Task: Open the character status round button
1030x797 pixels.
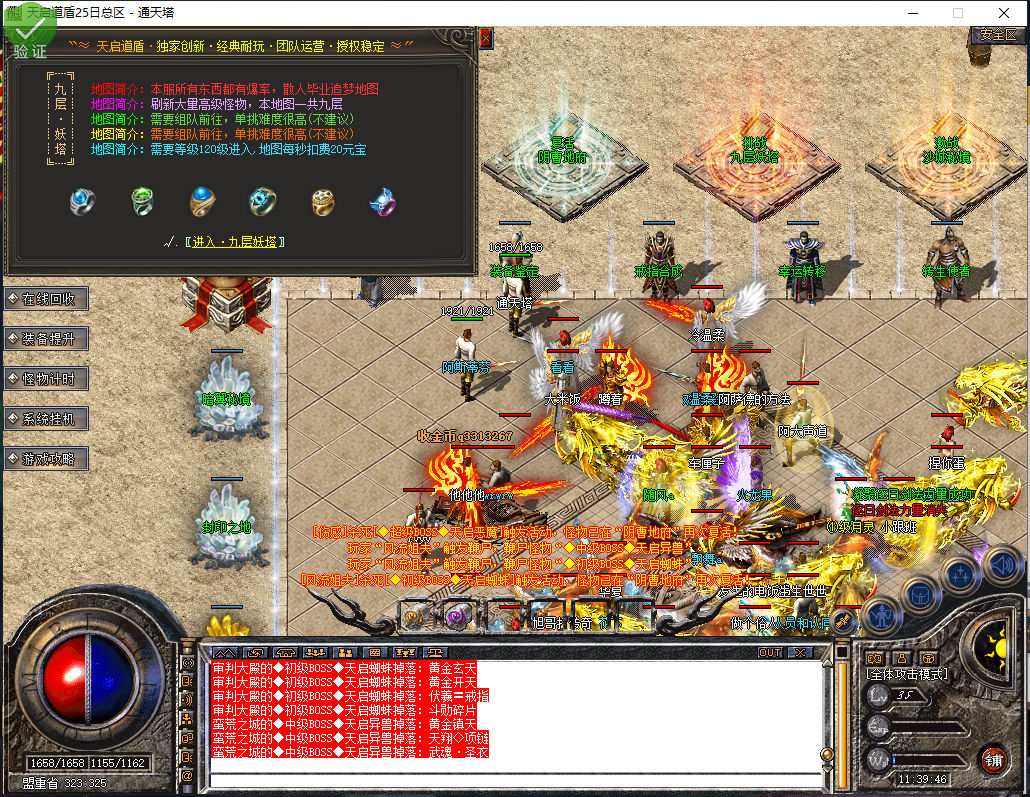Action: pos(882,615)
